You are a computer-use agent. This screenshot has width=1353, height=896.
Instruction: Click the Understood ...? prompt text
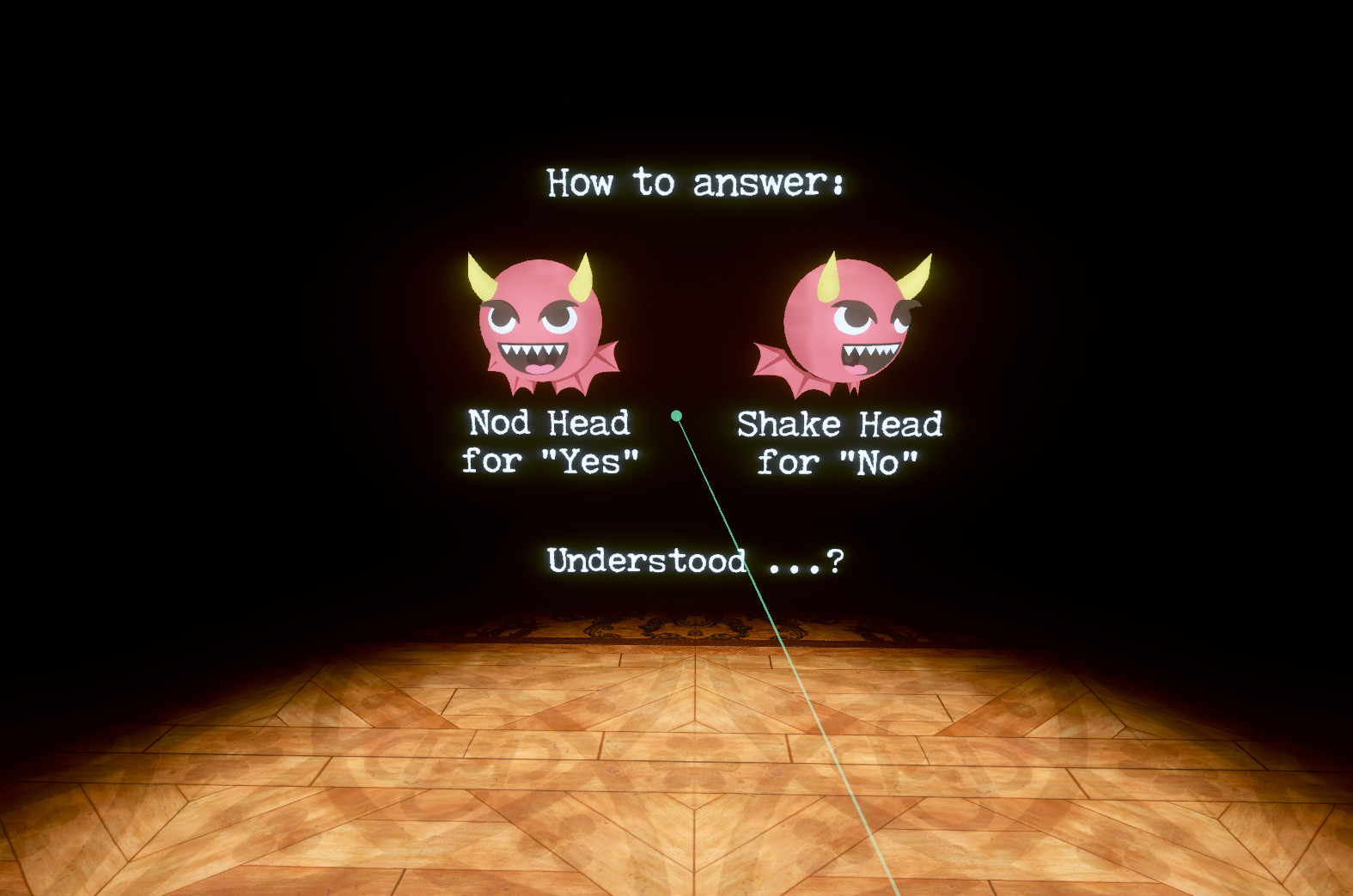pos(696,560)
